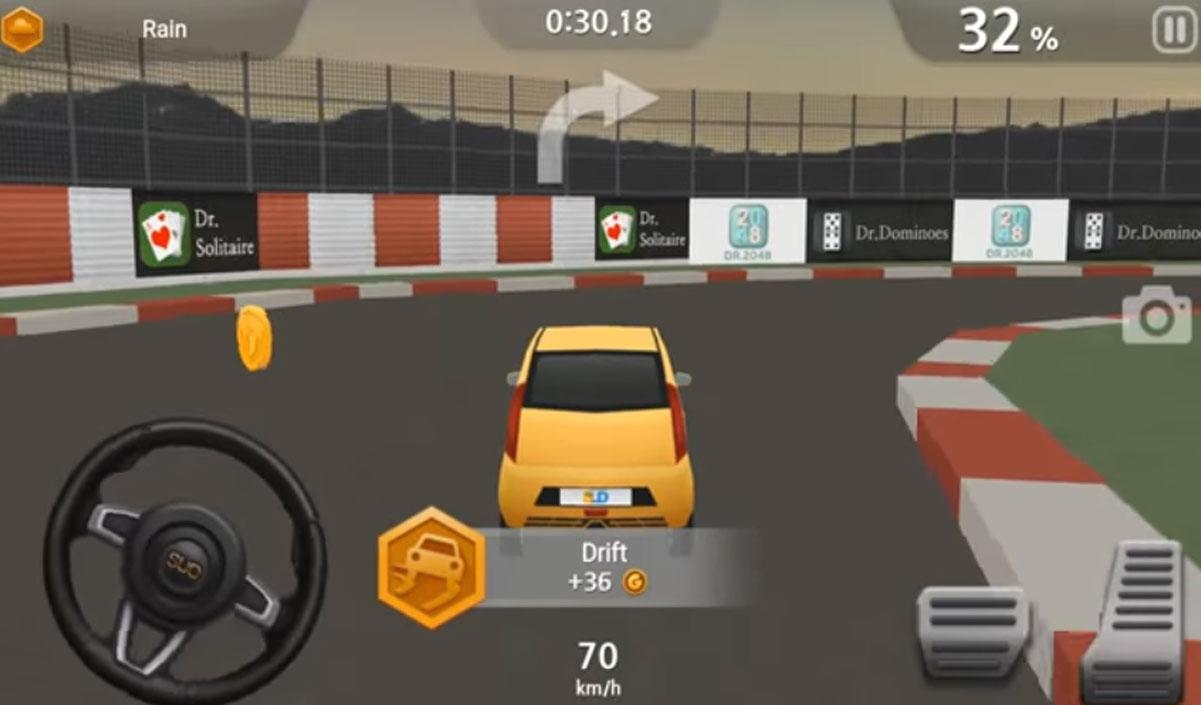This screenshot has width=1201, height=705.
Task: Tap the camera view icon
Action: point(1157,317)
